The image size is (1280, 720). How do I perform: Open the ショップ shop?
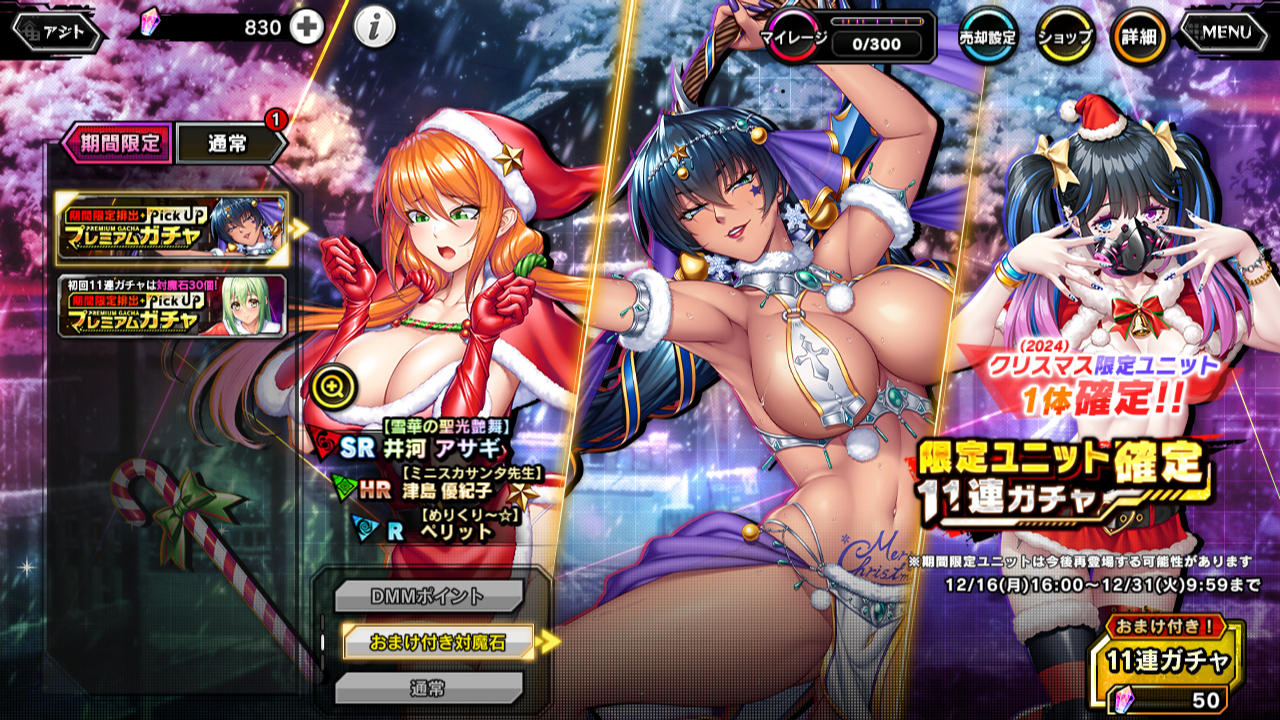(x=1062, y=37)
